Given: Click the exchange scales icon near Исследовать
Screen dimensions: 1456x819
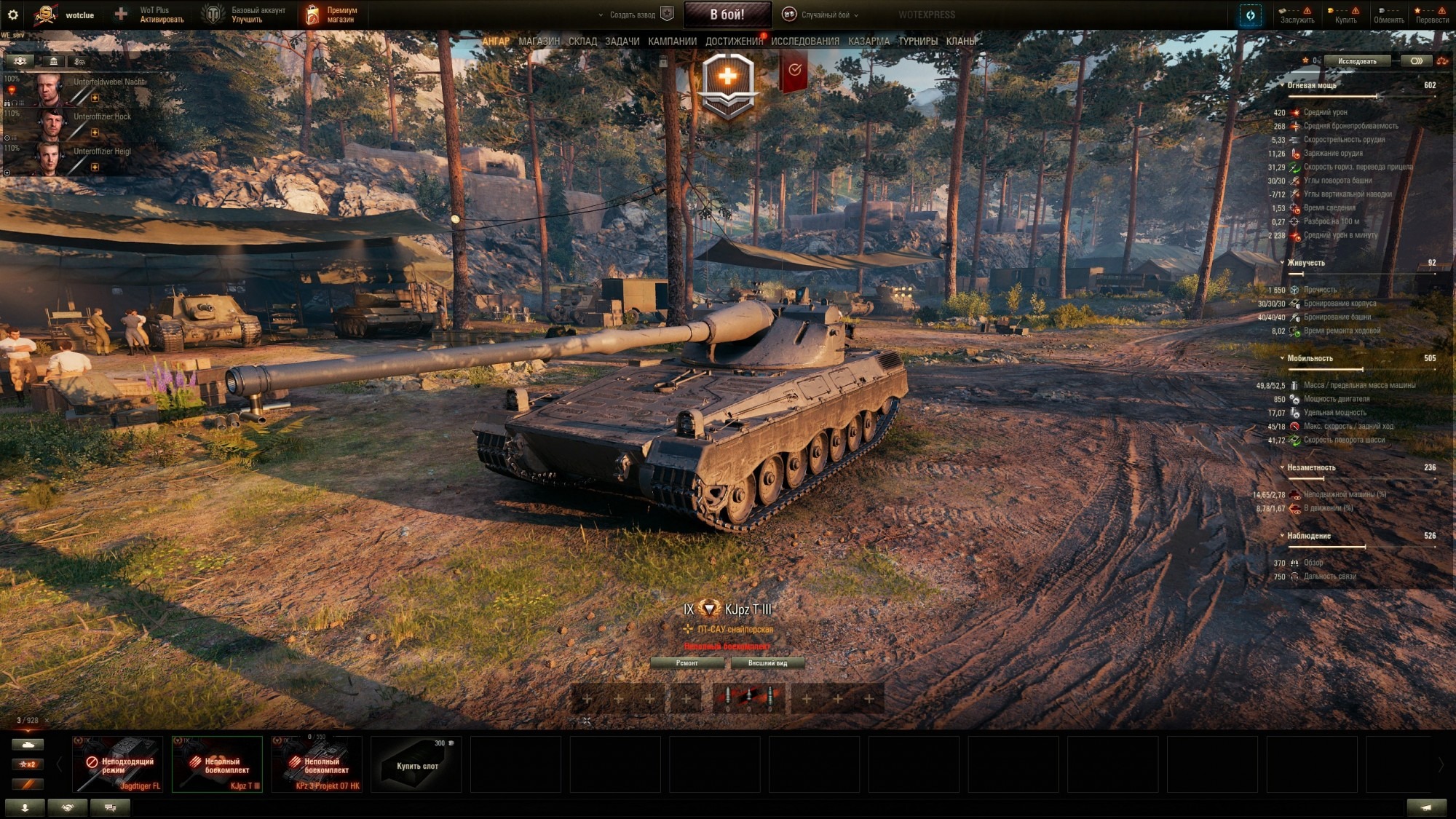Looking at the screenshot, I should coord(1441,61).
